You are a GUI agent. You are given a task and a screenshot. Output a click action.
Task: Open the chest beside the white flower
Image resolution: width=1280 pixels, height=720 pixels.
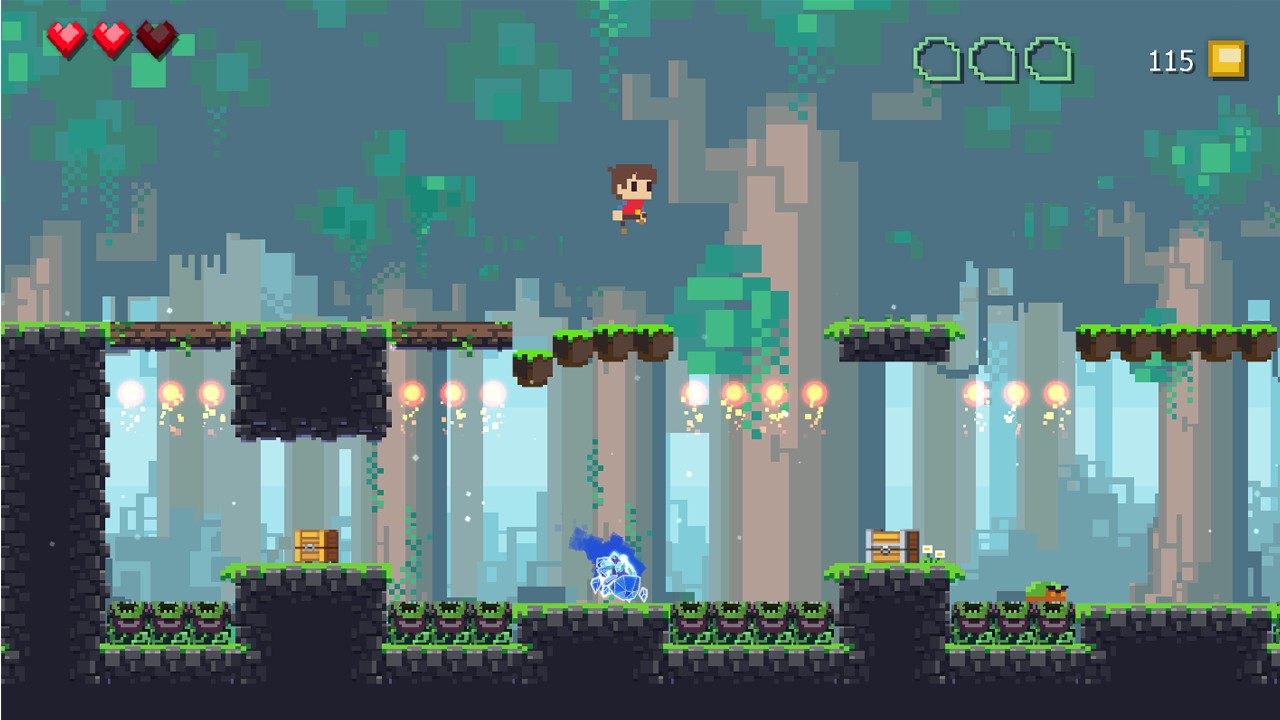(x=888, y=548)
